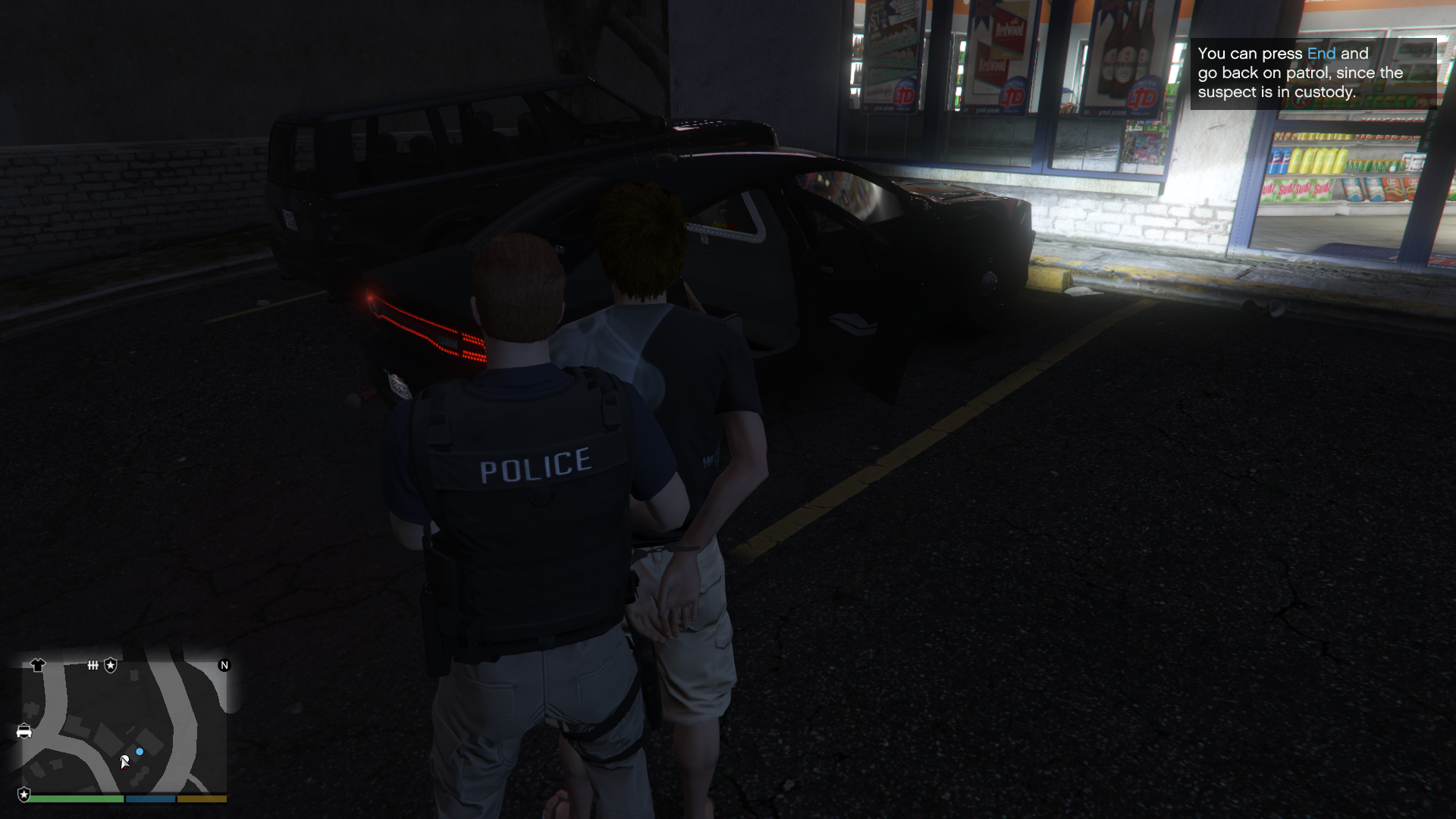The width and height of the screenshot is (1456, 819).
Task: Click the police car blip on minimap
Action: click(x=24, y=731)
